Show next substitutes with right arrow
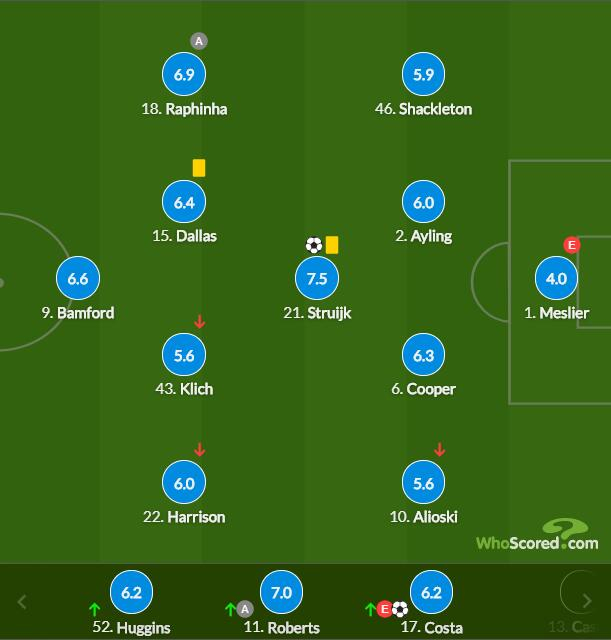The height and width of the screenshot is (640, 611). coord(588,602)
